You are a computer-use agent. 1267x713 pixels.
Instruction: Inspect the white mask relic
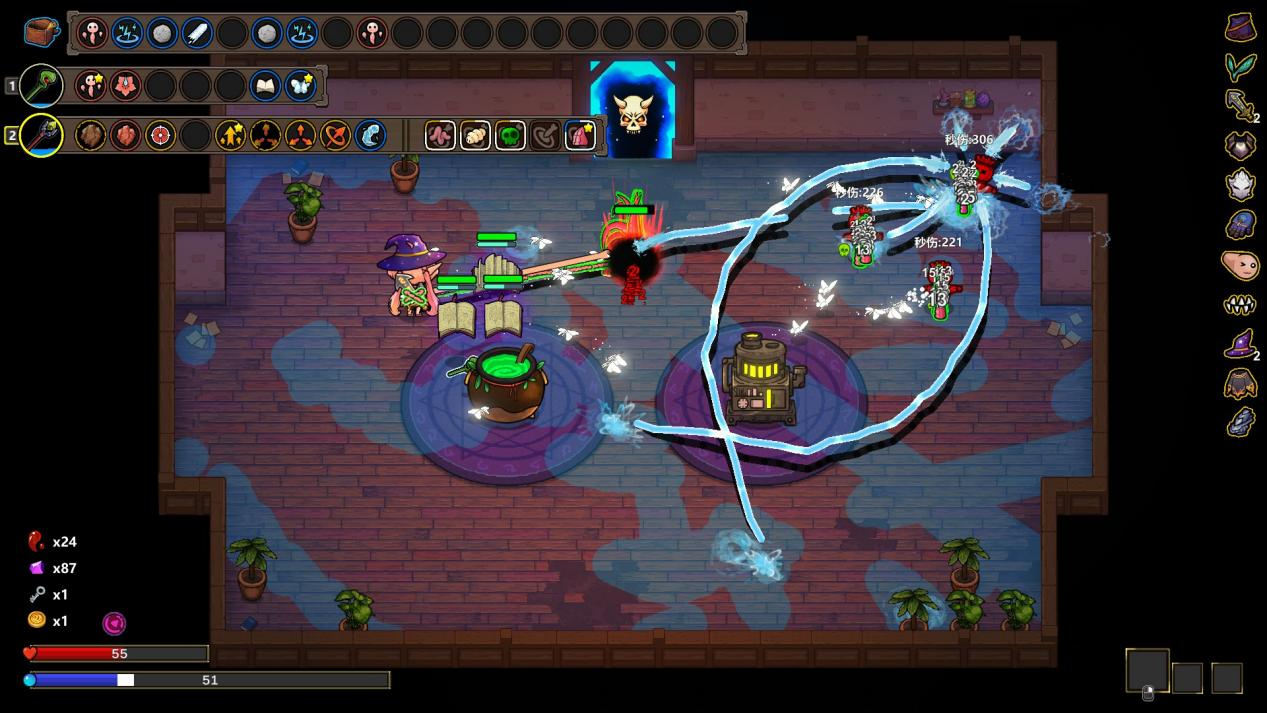1240,185
